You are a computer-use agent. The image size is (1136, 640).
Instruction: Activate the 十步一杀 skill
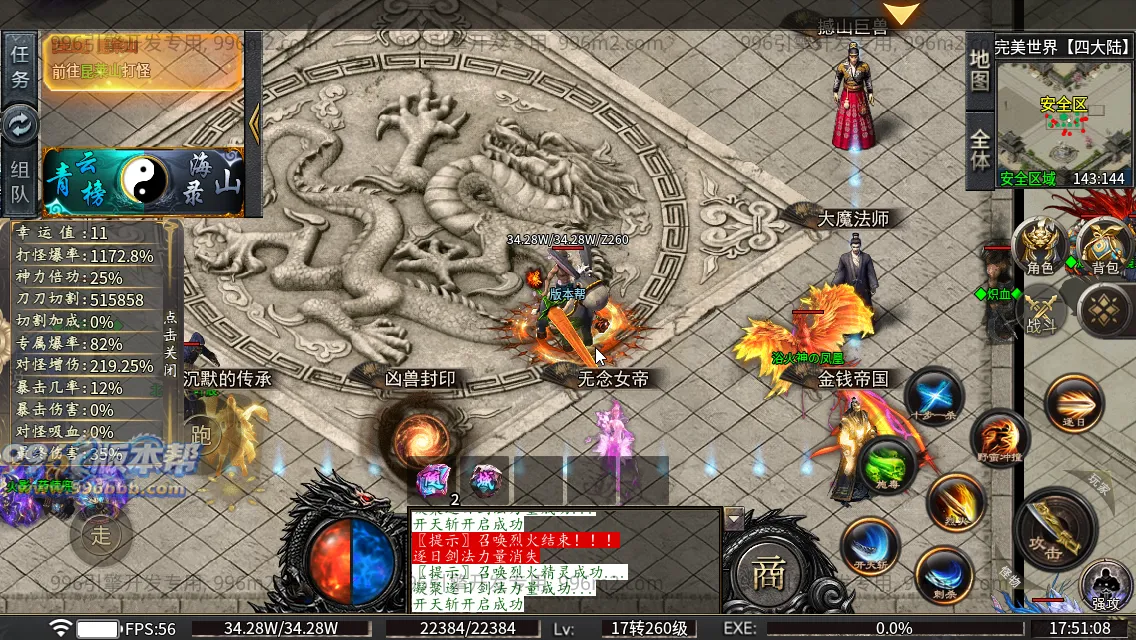tap(933, 397)
